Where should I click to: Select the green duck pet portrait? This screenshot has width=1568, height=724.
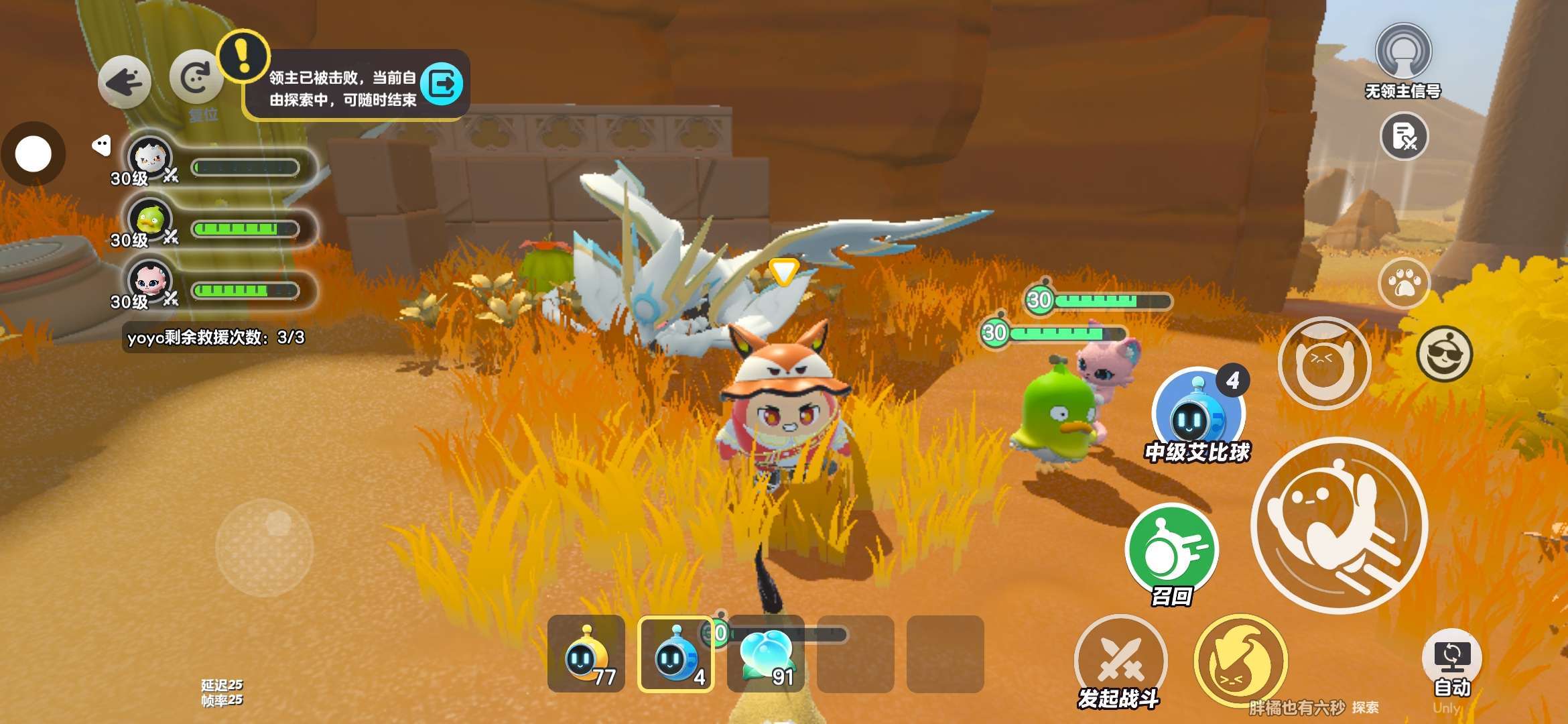pos(150,220)
